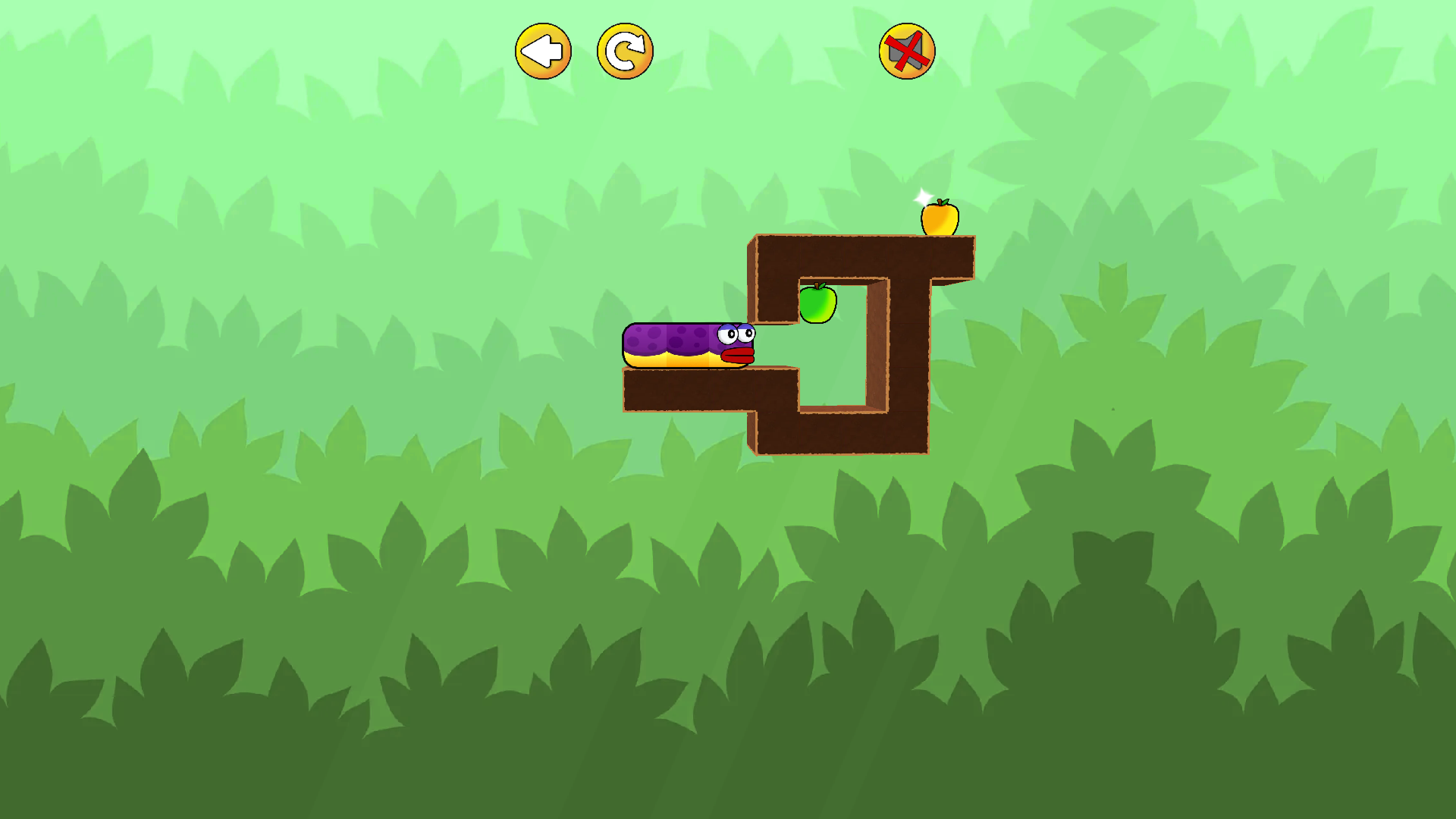Click the muted sound speaker icon

907,50
